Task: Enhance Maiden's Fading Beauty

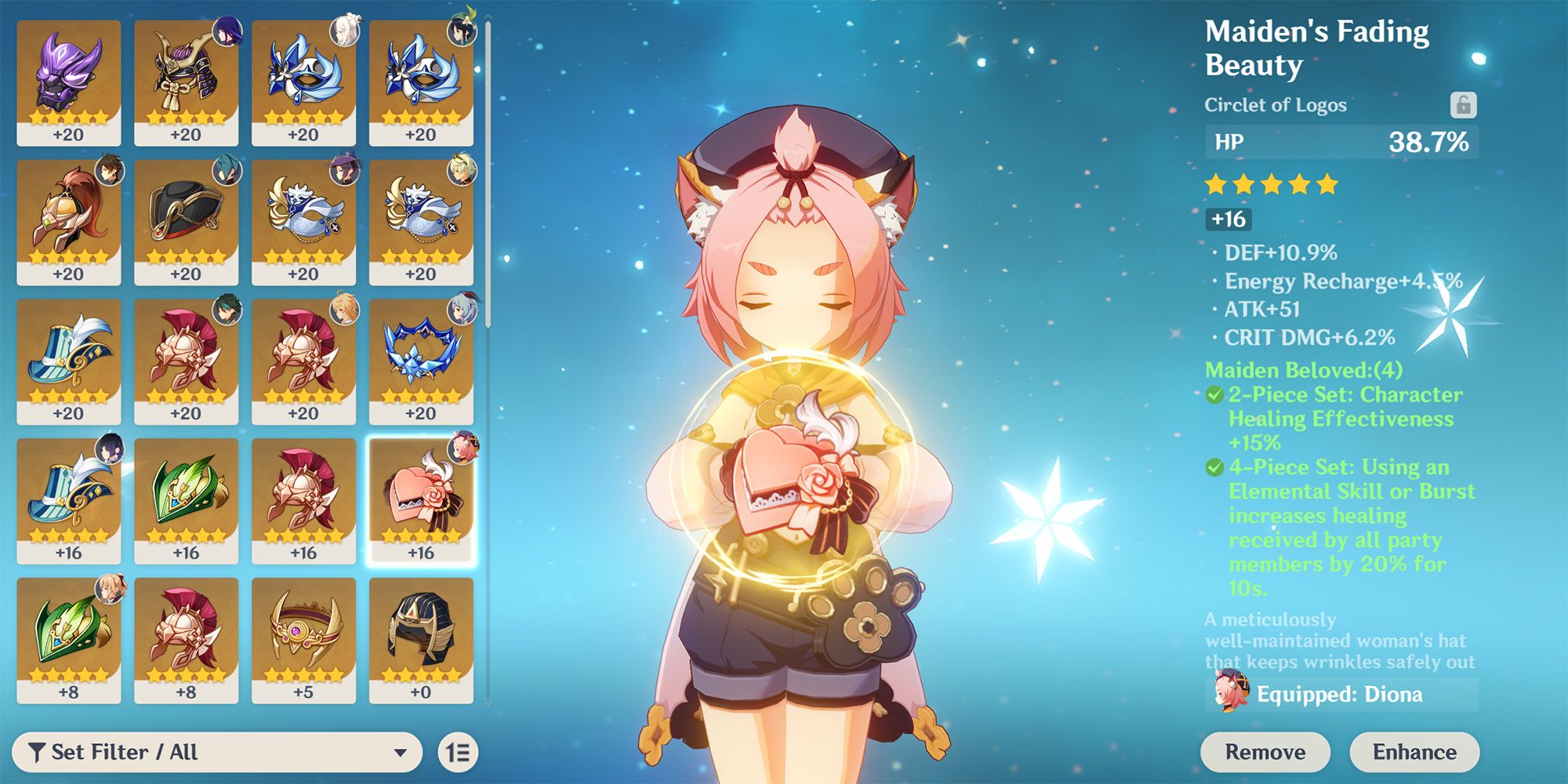Action: [1414, 753]
